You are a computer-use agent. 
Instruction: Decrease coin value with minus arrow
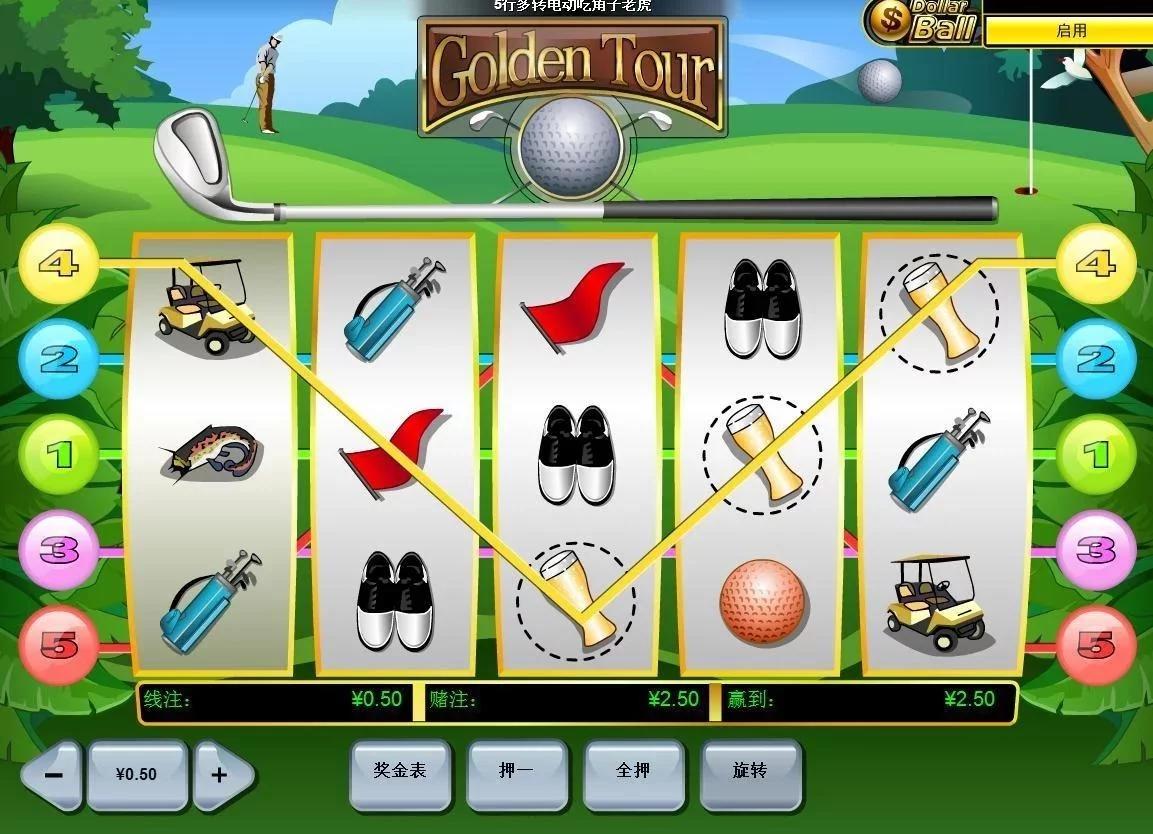pos(54,775)
